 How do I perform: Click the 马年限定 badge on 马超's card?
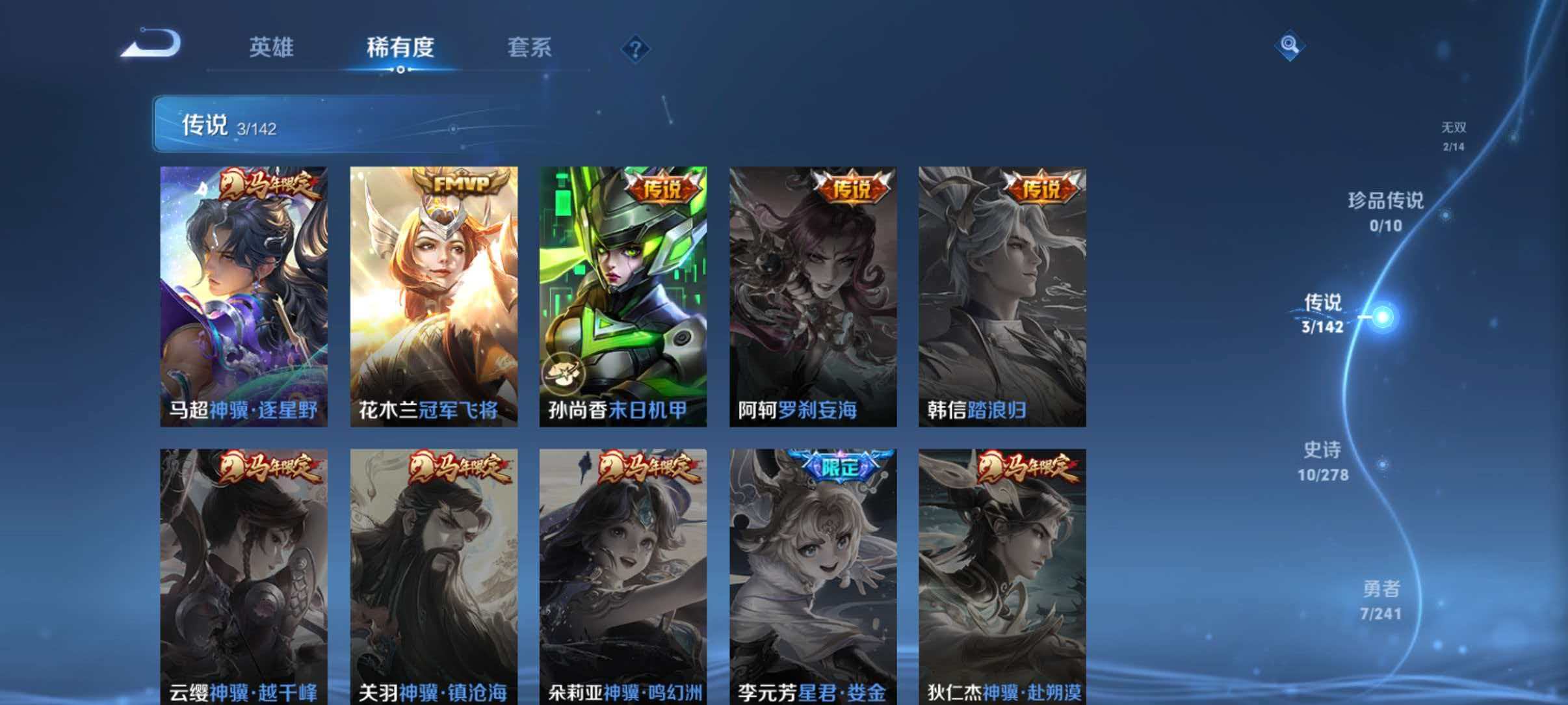(x=267, y=184)
